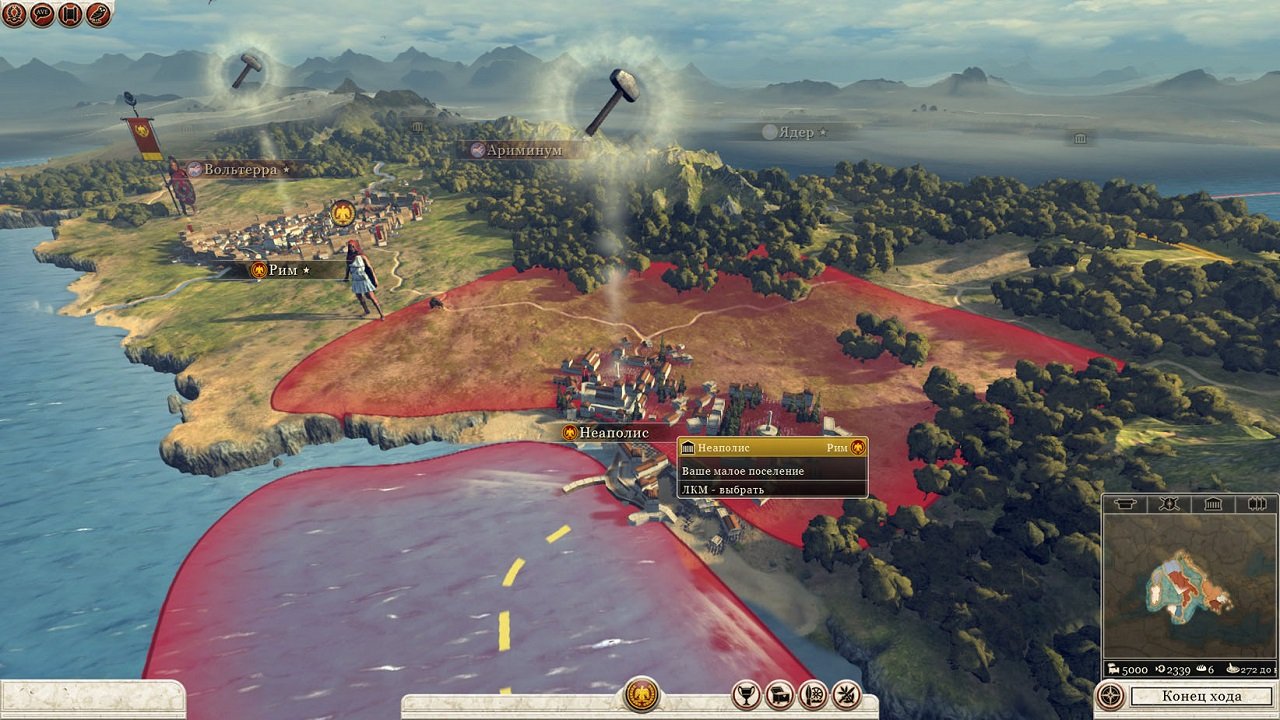The width and height of the screenshot is (1280, 720).
Task: Toggle the settlements filter on the minimap
Action: click(x=1211, y=504)
